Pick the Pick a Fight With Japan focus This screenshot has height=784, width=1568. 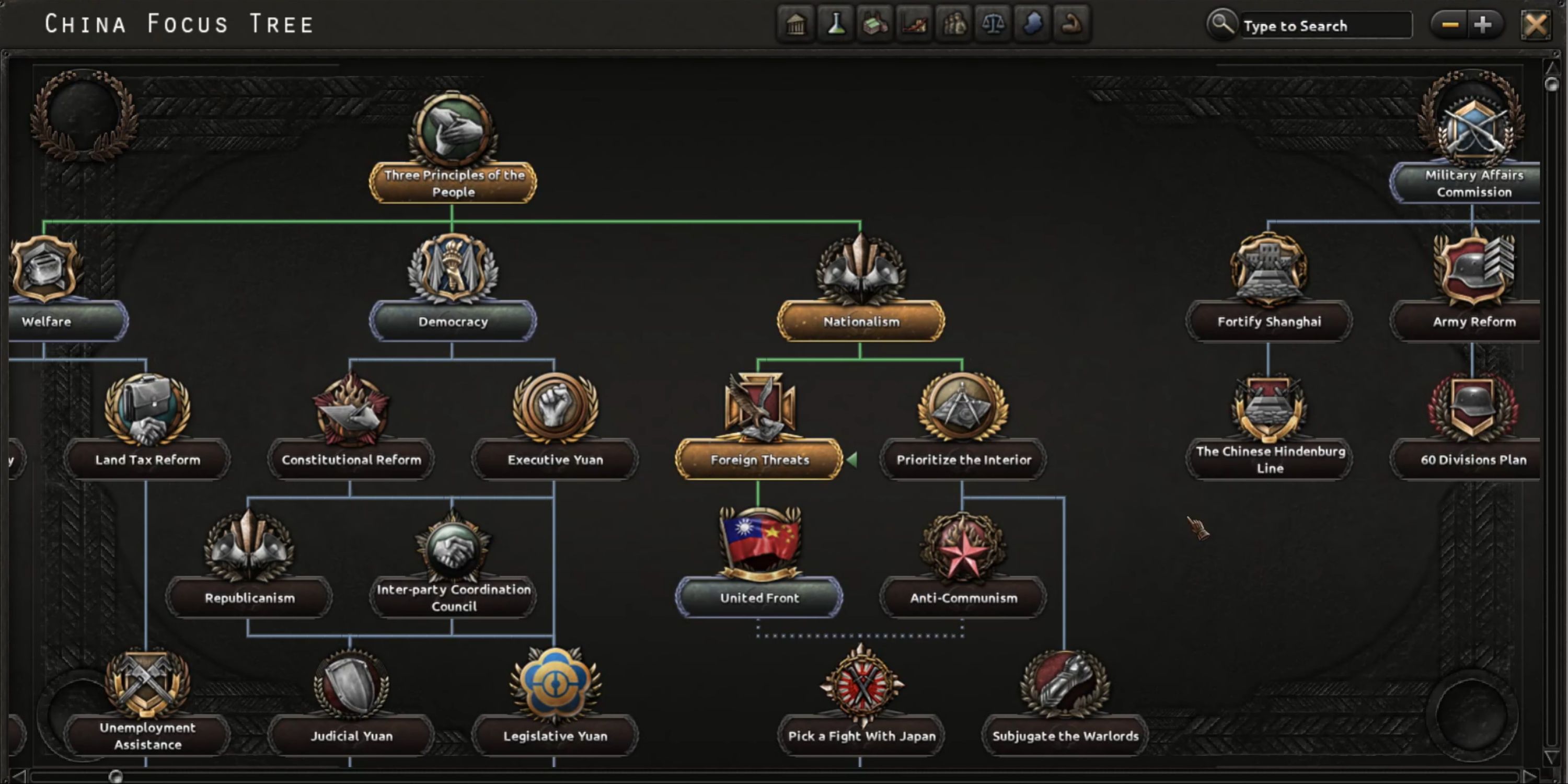[861, 735]
